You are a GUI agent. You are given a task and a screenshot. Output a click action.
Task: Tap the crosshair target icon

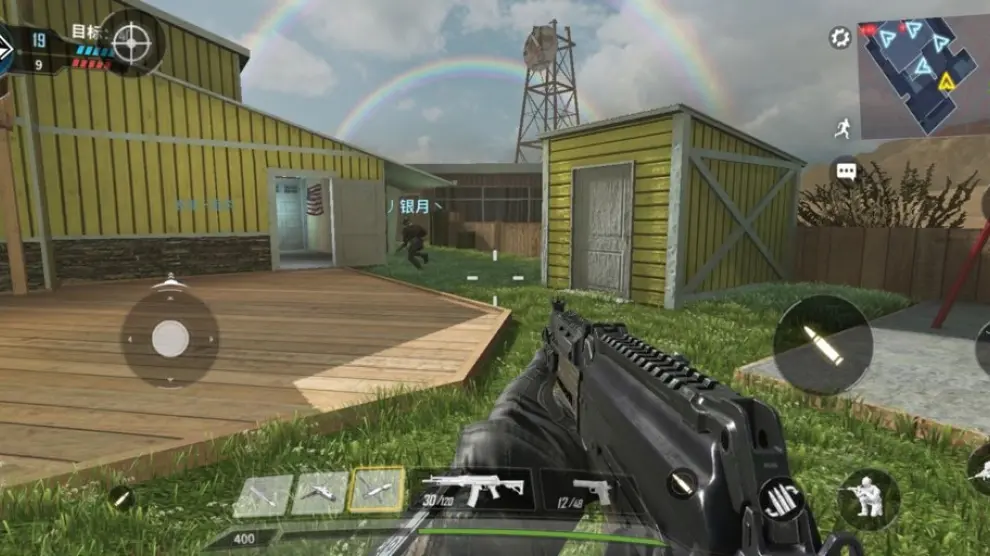131,42
